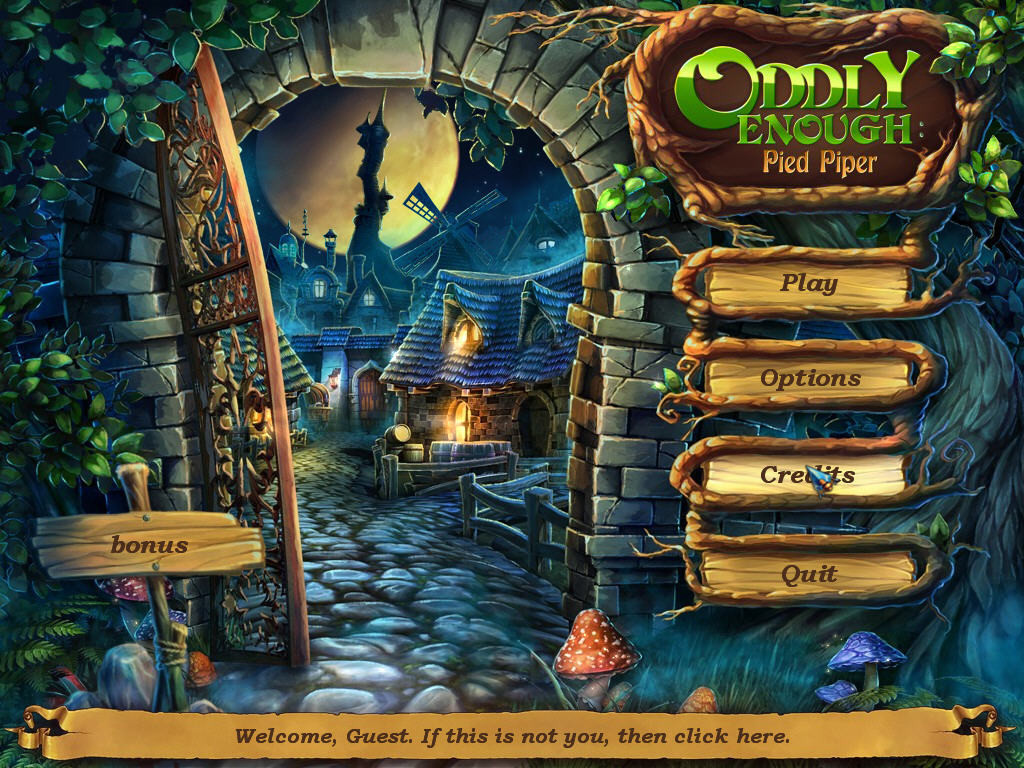Start the game with Play
Image resolution: width=1024 pixels, height=768 pixels.
(808, 283)
